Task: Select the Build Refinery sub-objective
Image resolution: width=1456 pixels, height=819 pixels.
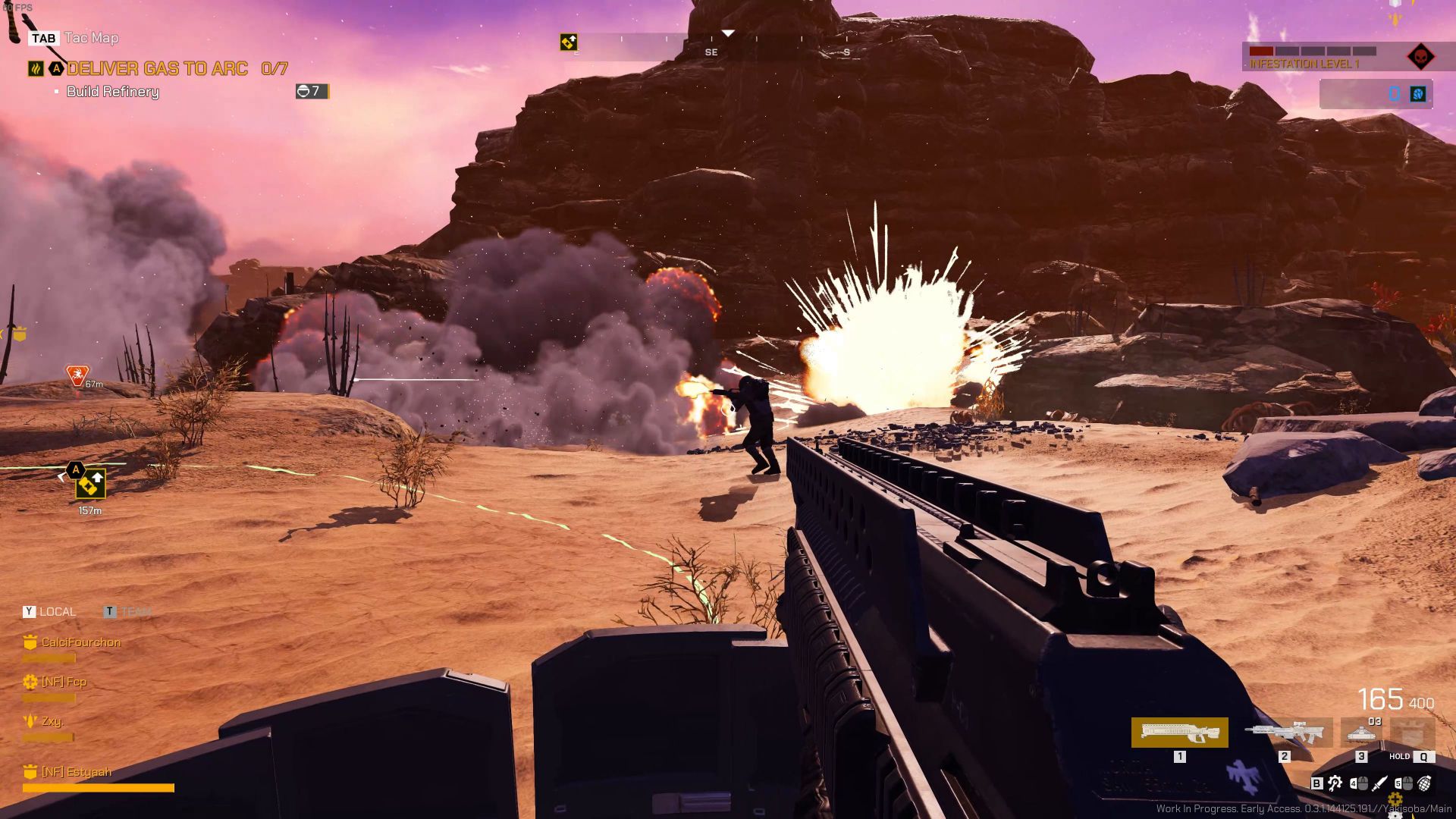Action: (113, 92)
